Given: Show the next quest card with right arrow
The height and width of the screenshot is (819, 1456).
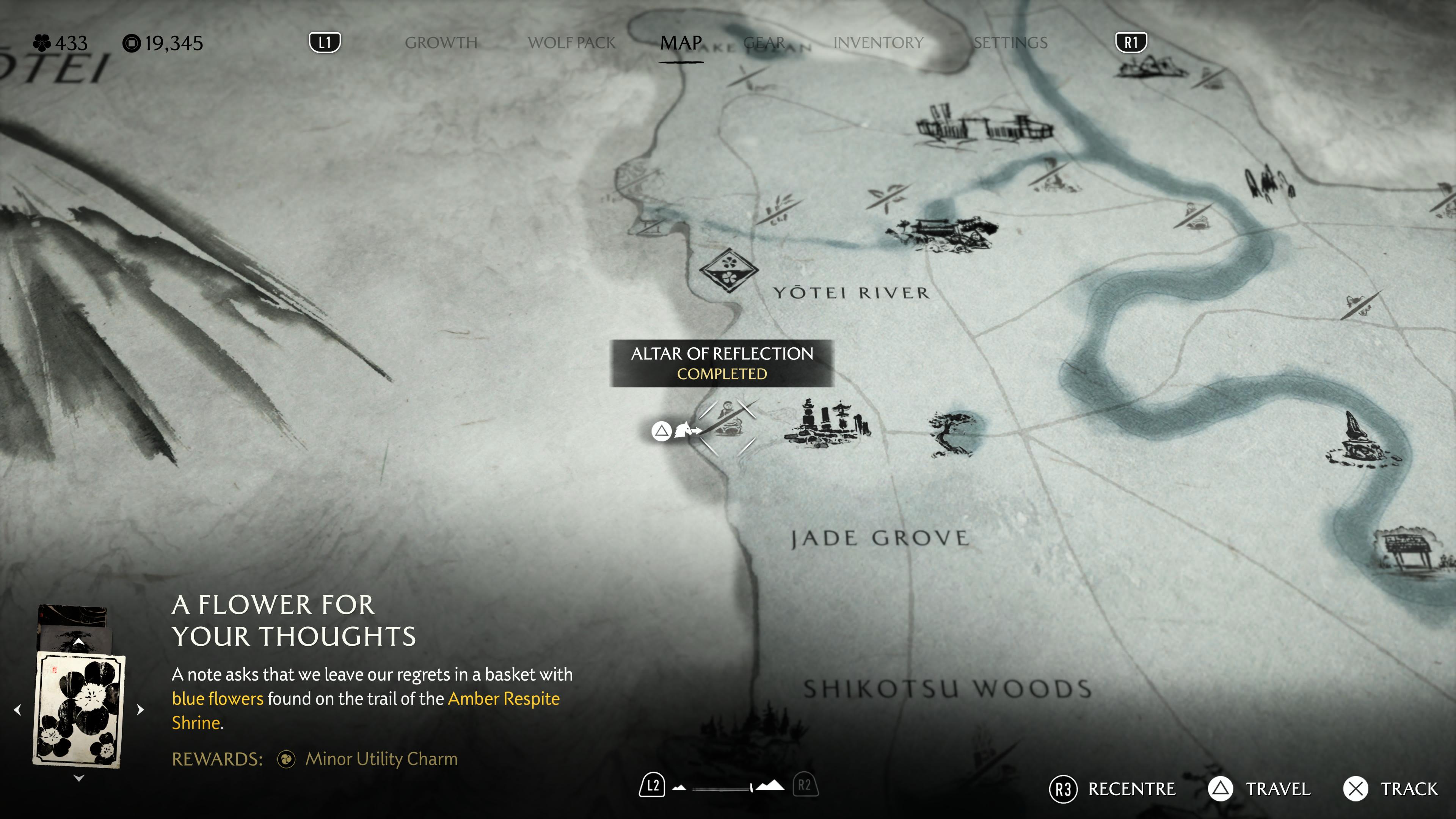Looking at the screenshot, I should [x=141, y=709].
